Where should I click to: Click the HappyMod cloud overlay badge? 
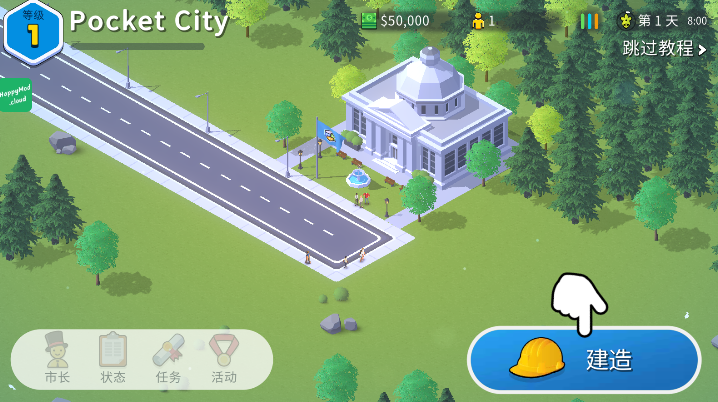point(14,95)
